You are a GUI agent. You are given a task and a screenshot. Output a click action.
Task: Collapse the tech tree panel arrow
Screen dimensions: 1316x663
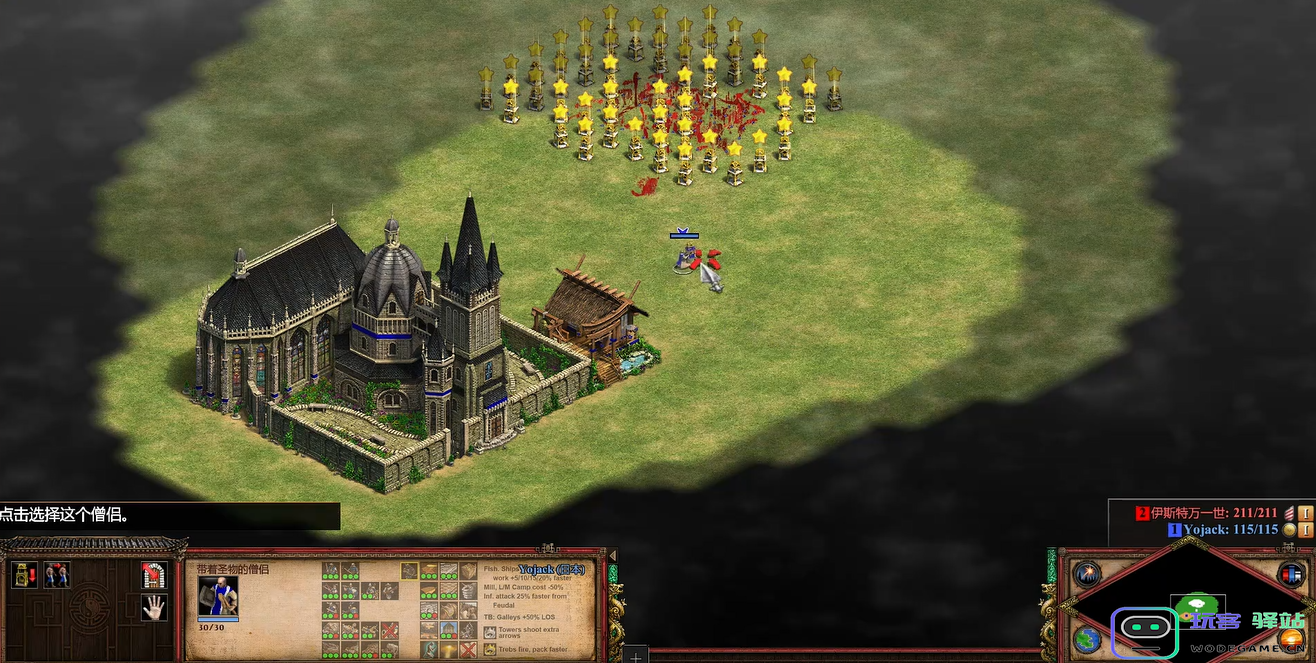(612, 556)
